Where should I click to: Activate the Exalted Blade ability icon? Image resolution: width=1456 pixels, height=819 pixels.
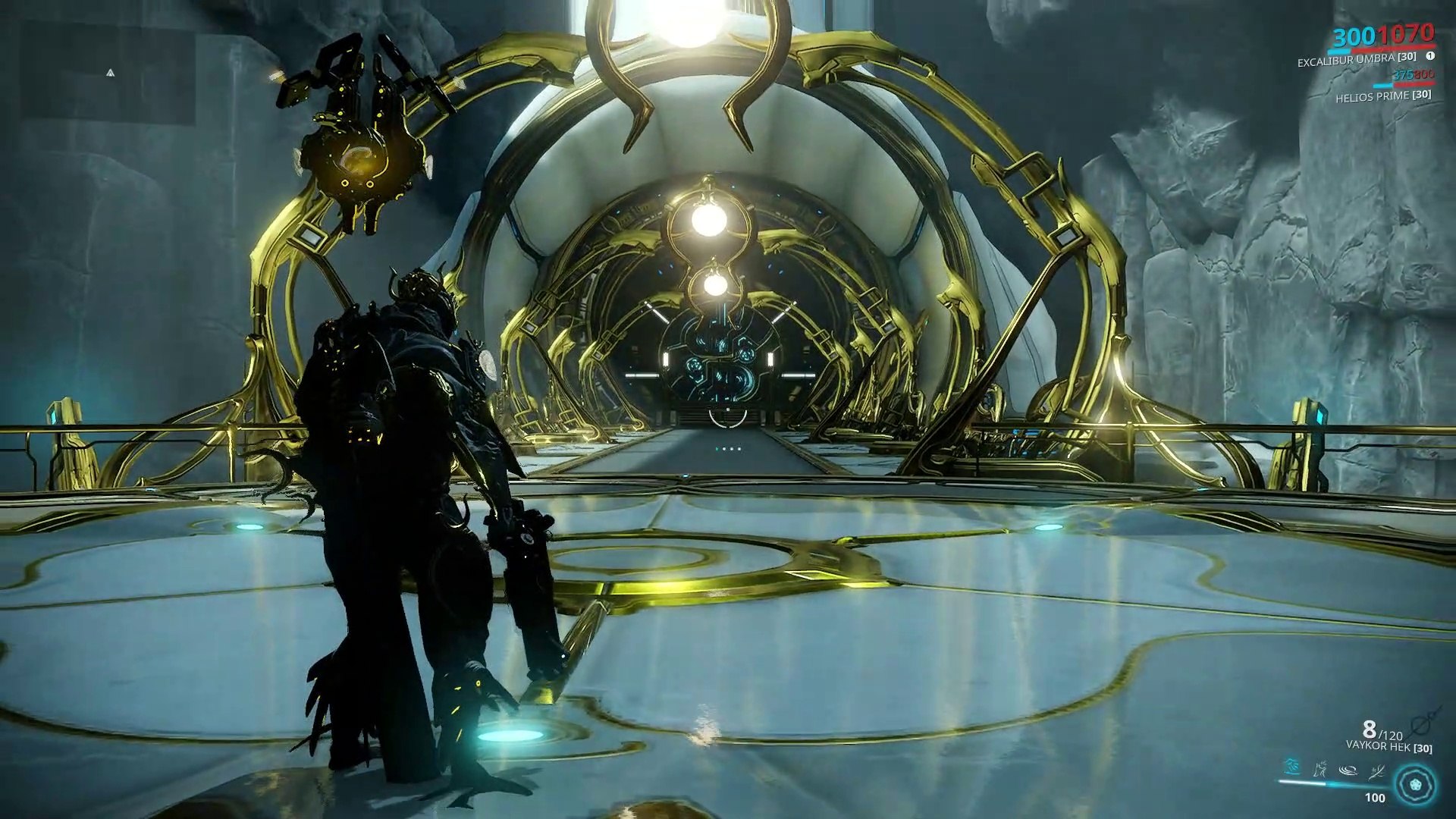(1377, 770)
